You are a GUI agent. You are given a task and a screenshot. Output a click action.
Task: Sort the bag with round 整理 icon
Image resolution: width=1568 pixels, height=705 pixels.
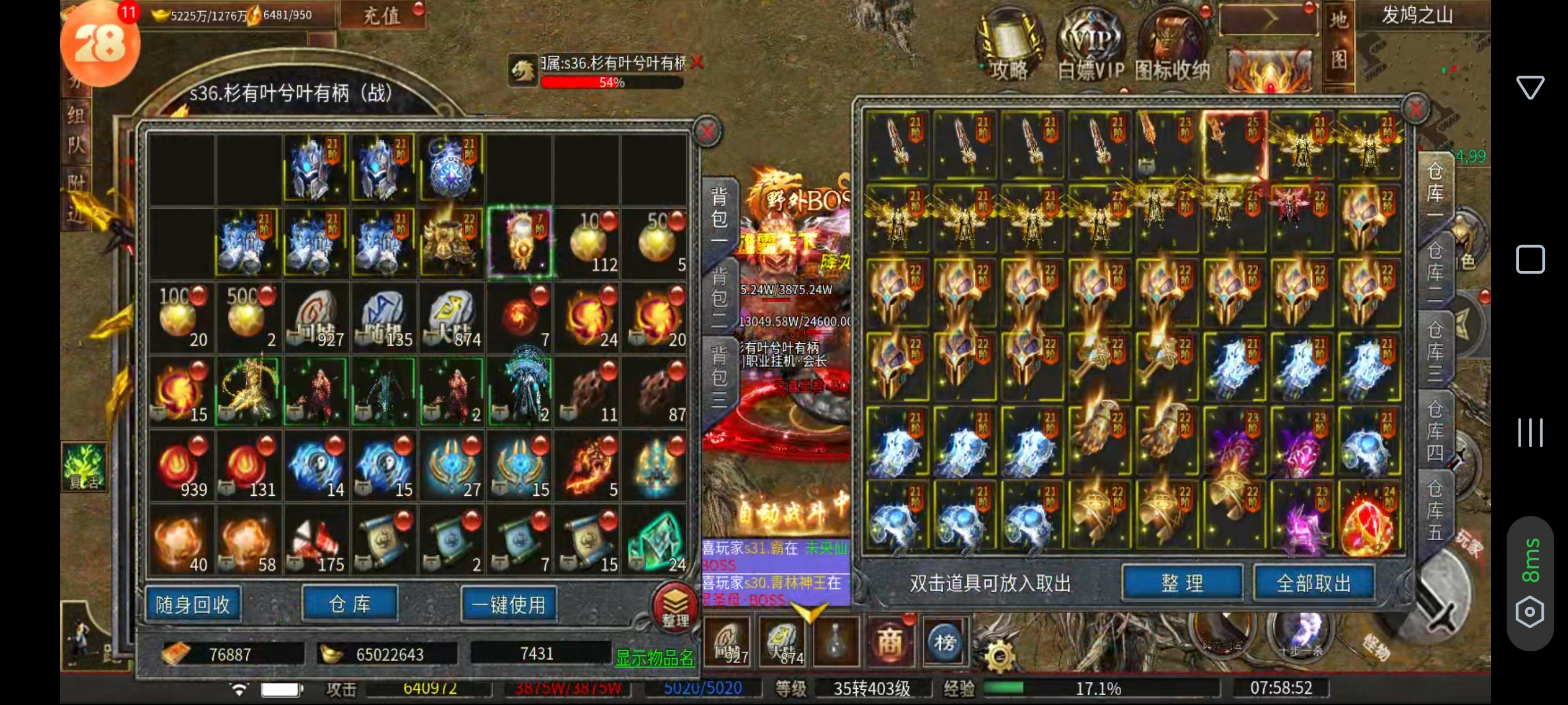(675, 606)
